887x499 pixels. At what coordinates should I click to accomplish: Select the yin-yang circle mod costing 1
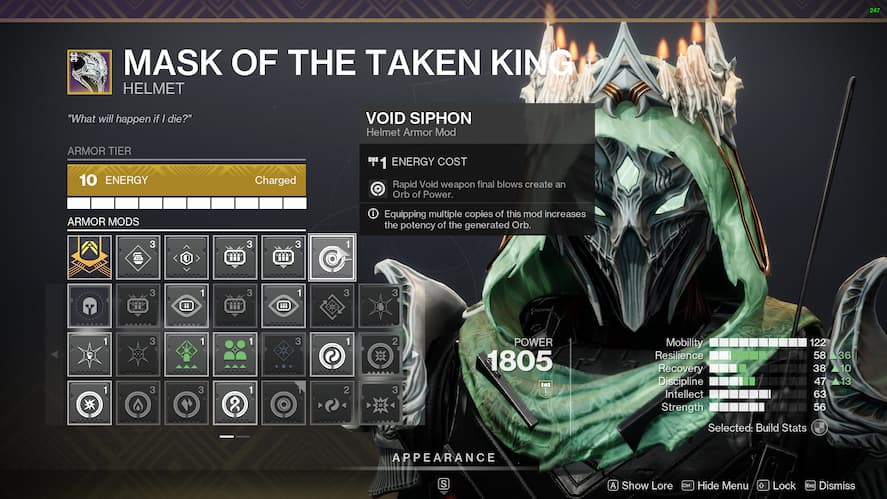332,355
